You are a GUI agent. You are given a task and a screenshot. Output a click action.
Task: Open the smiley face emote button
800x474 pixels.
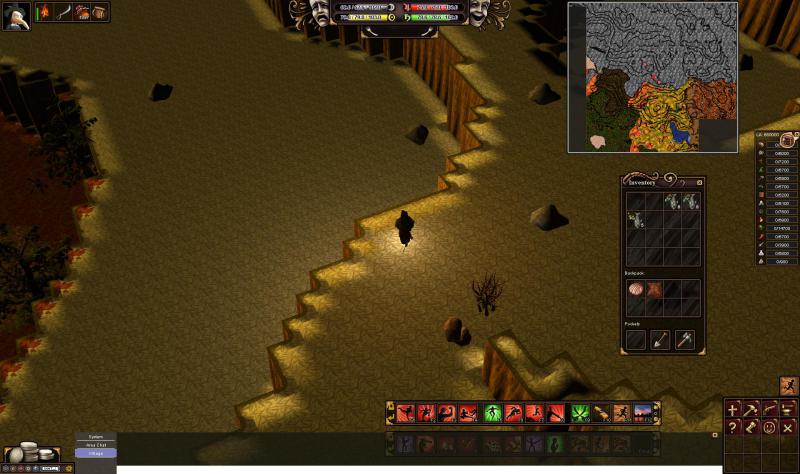[x=770, y=427]
